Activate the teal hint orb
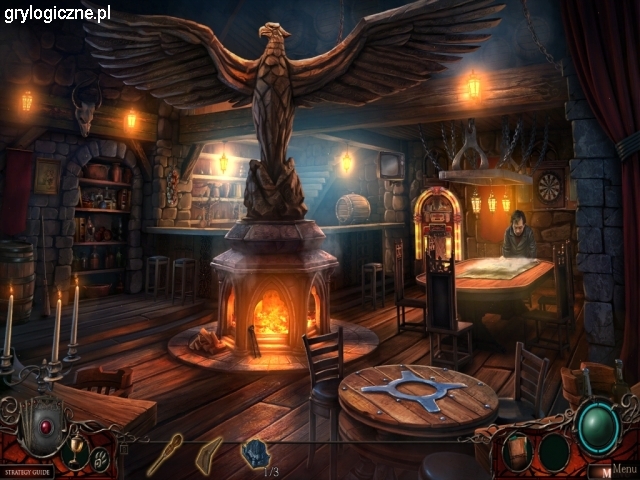640x480 pixels. [597, 427]
